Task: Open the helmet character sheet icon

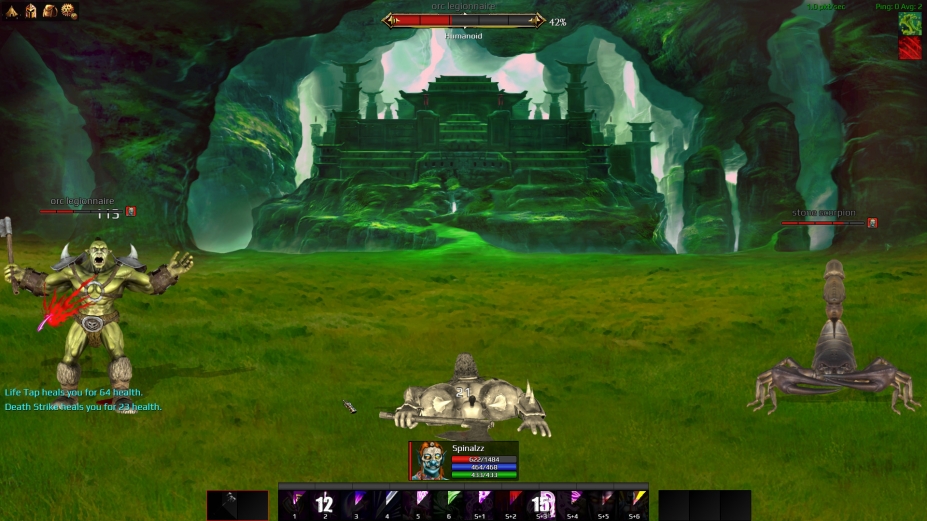Action: click(31, 11)
